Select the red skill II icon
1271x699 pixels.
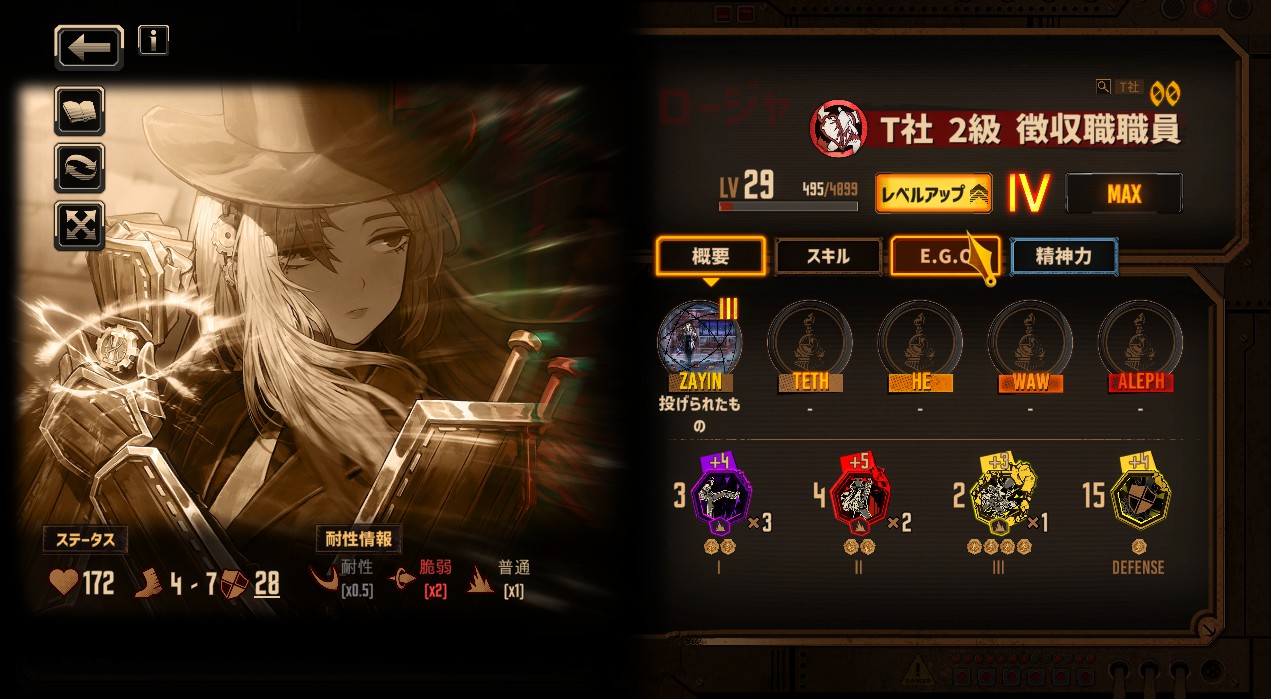pos(859,497)
